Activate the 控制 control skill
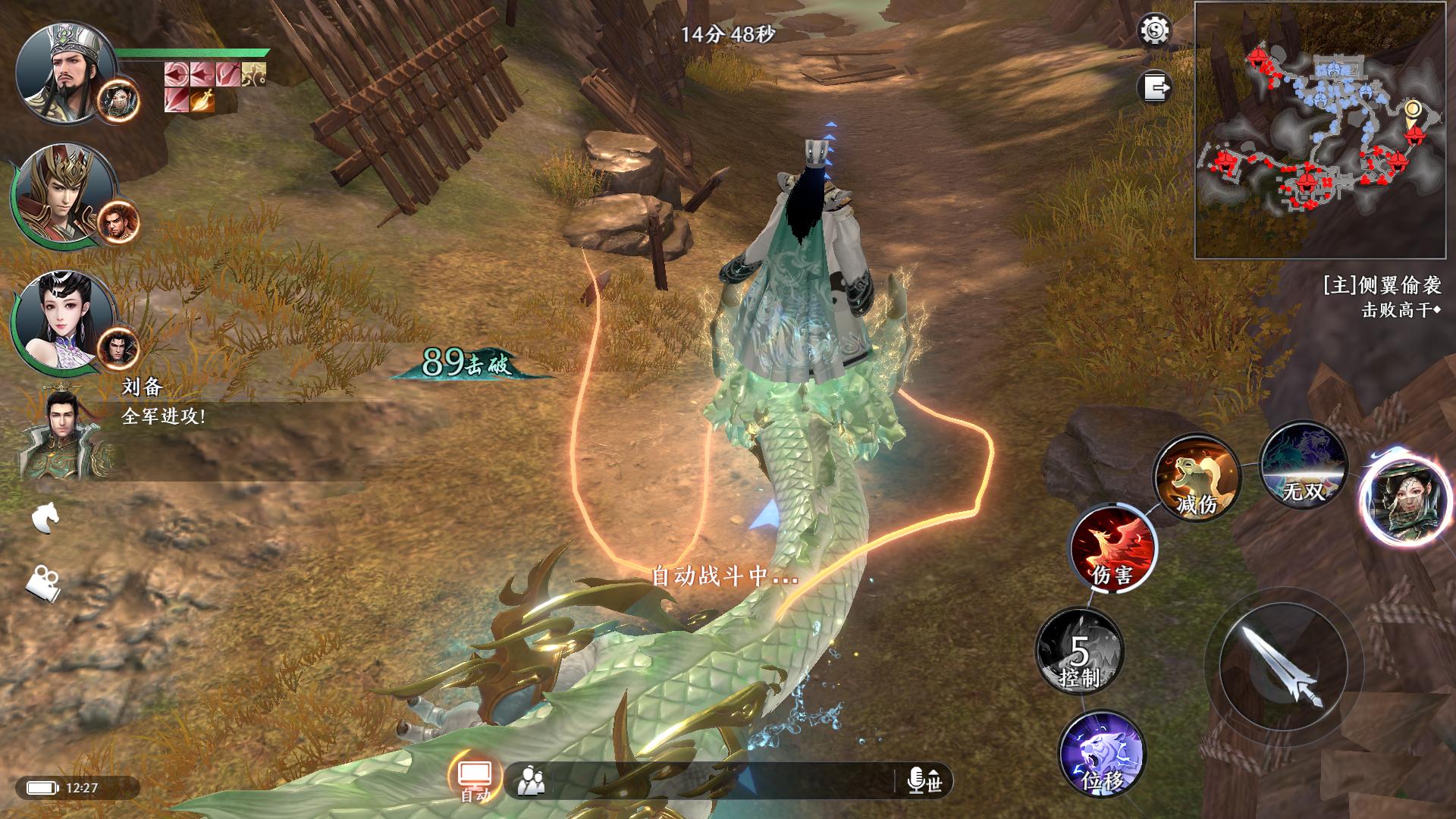1456x819 pixels. click(1079, 651)
